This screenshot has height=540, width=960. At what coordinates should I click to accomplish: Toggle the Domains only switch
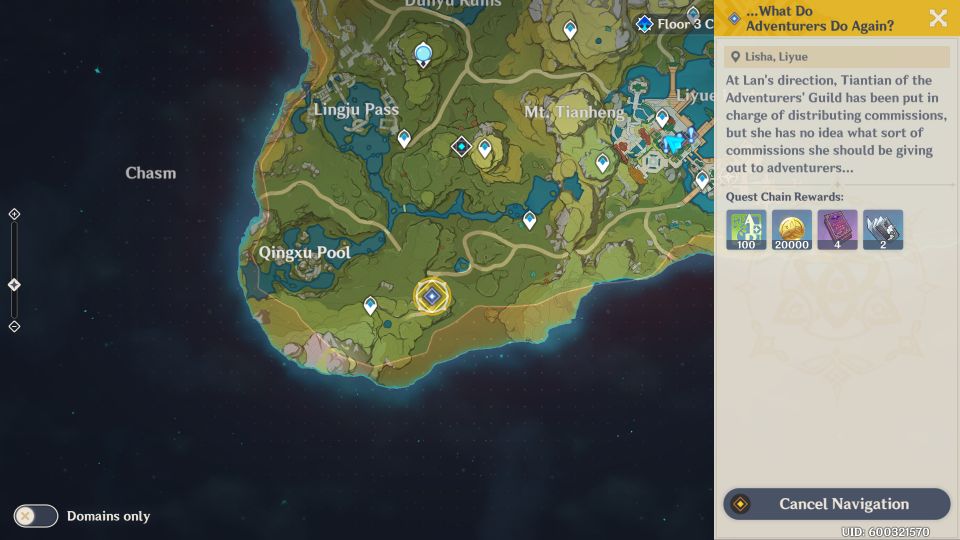[36, 516]
